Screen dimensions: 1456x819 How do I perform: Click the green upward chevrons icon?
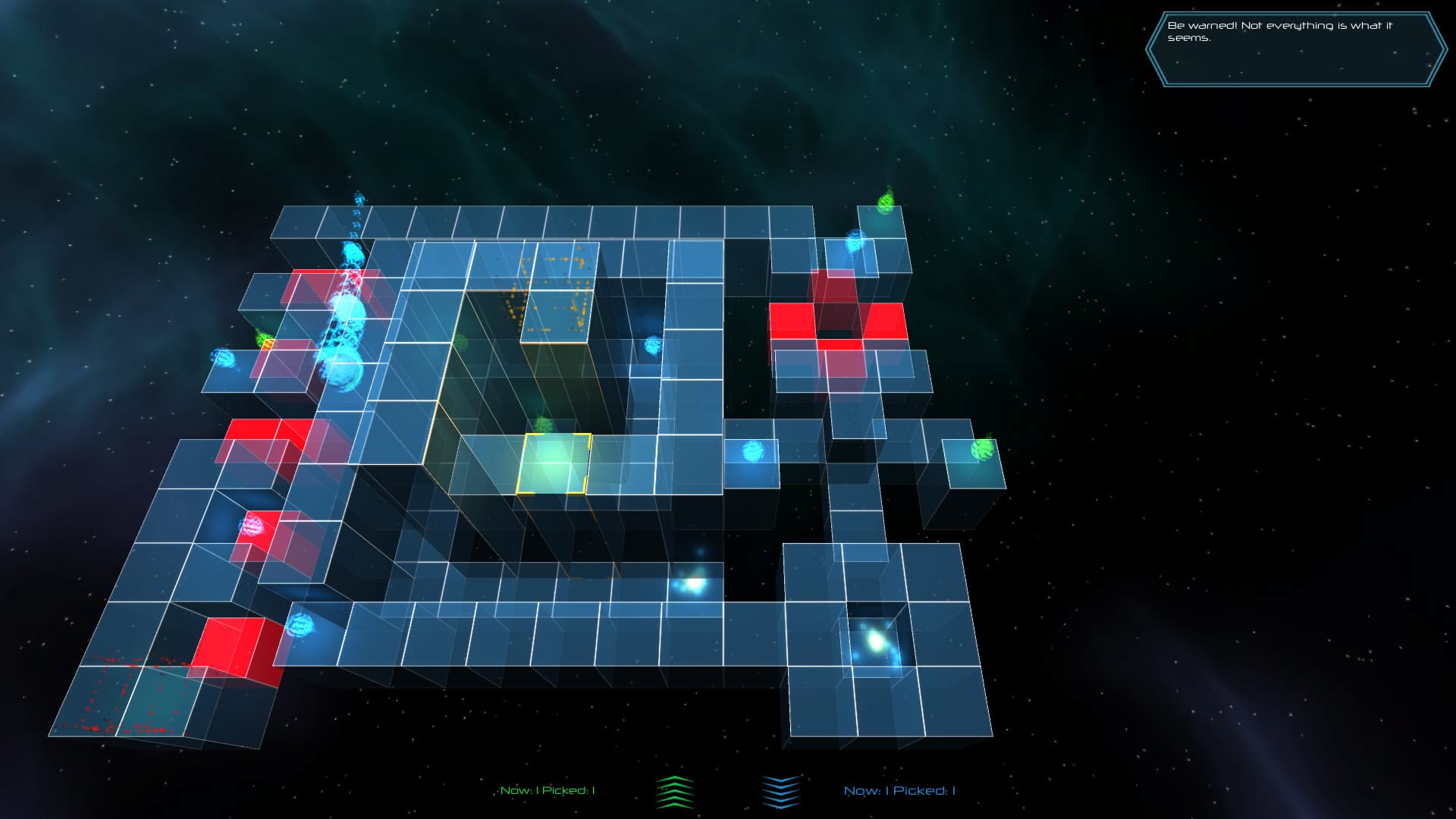pos(674,792)
